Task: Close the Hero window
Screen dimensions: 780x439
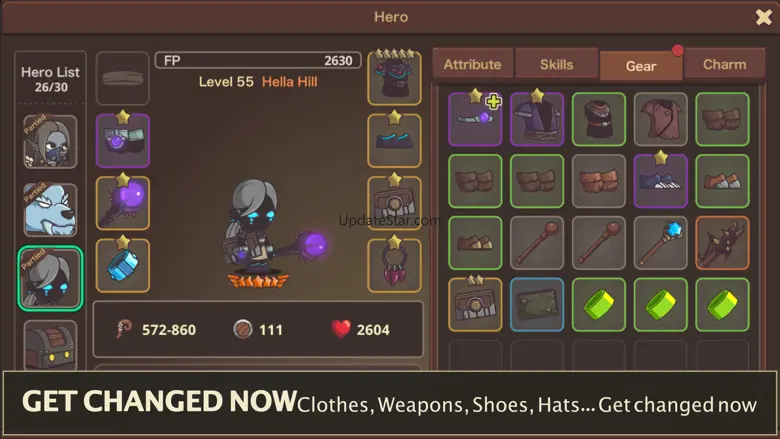Action: (763, 16)
